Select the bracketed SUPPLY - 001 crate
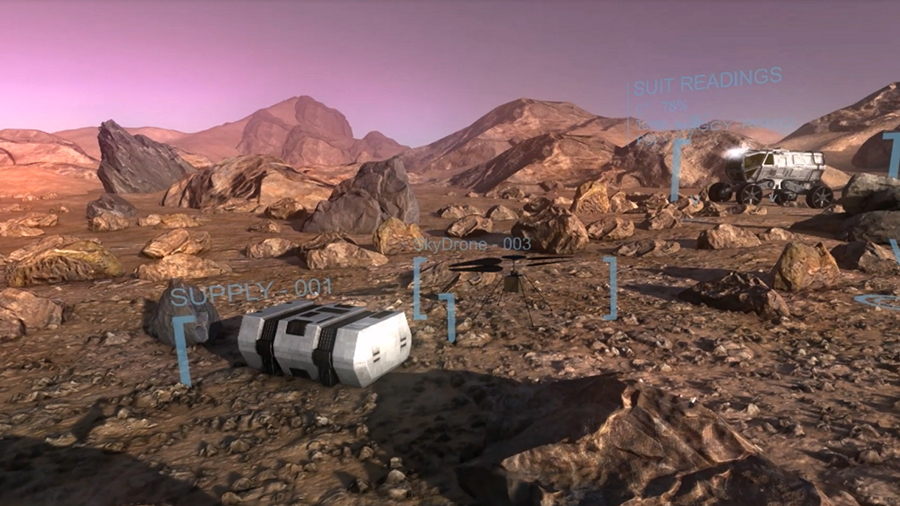The image size is (900, 506). [x=323, y=343]
